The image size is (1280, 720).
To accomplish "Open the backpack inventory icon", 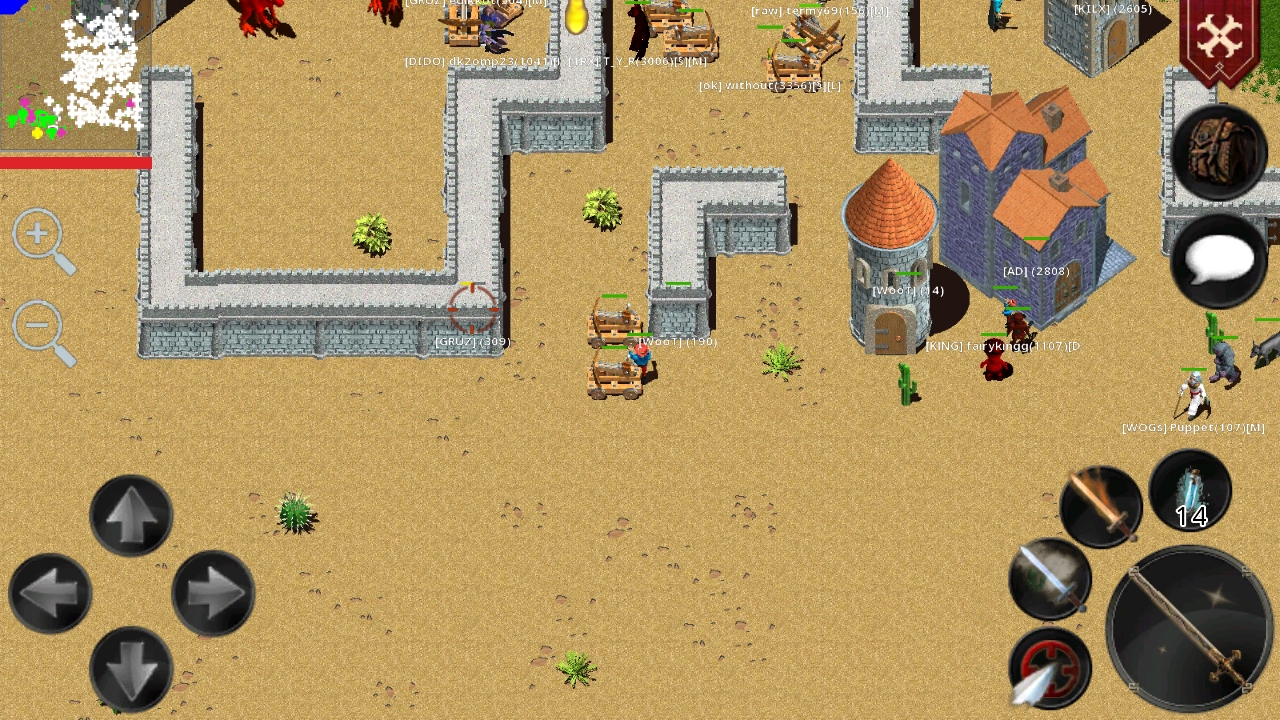I will tap(1218, 151).
